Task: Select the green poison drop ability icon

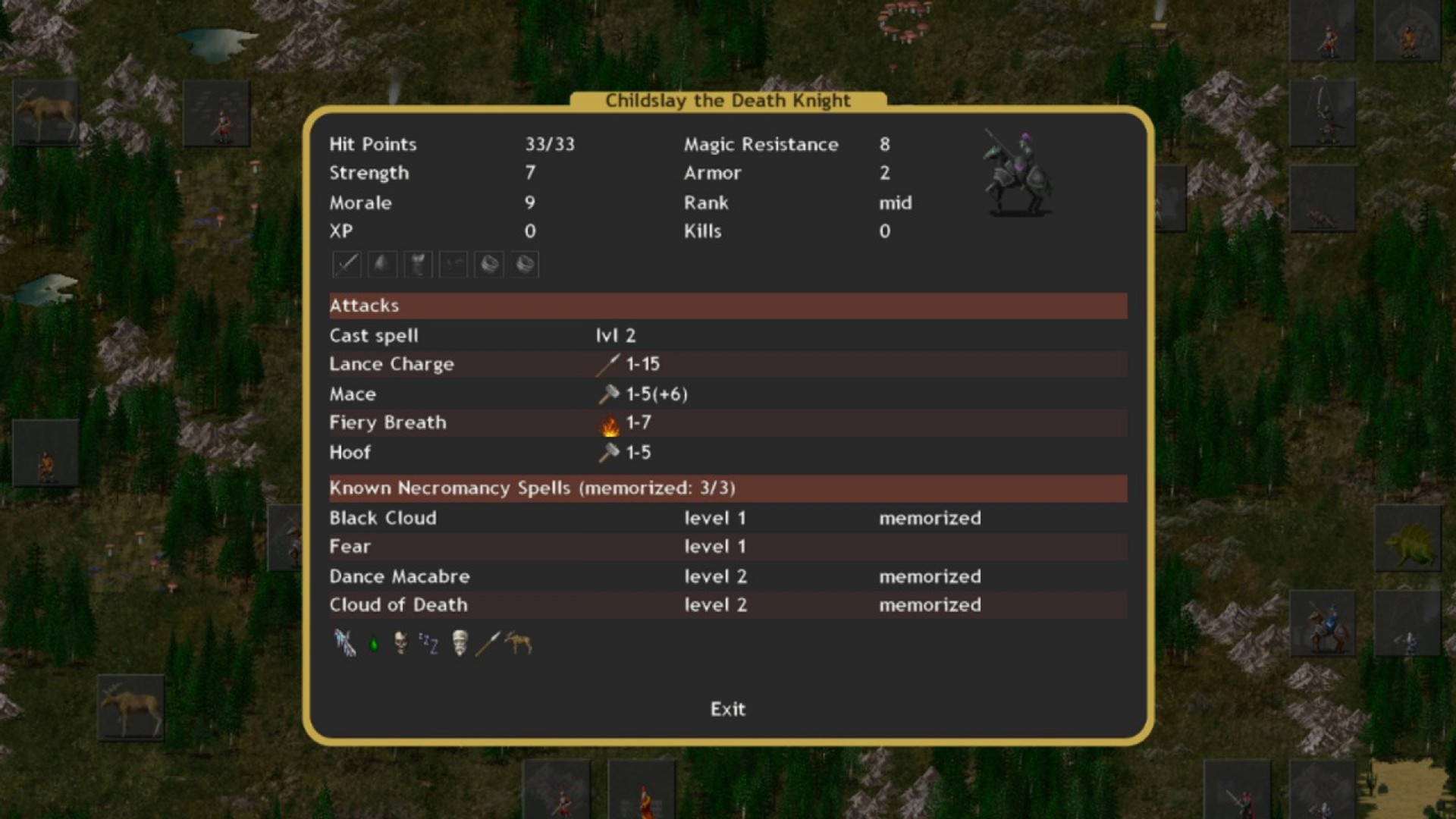Action: point(374,643)
